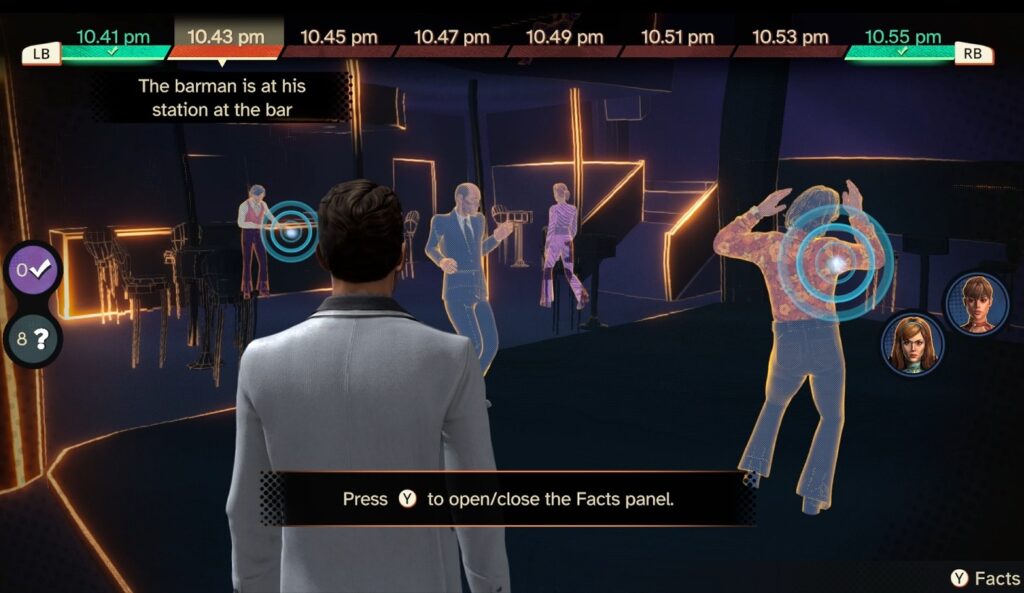This screenshot has height=593, width=1024.
Task: Inspect the hotspot marker on the dancer
Action: coord(834,263)
